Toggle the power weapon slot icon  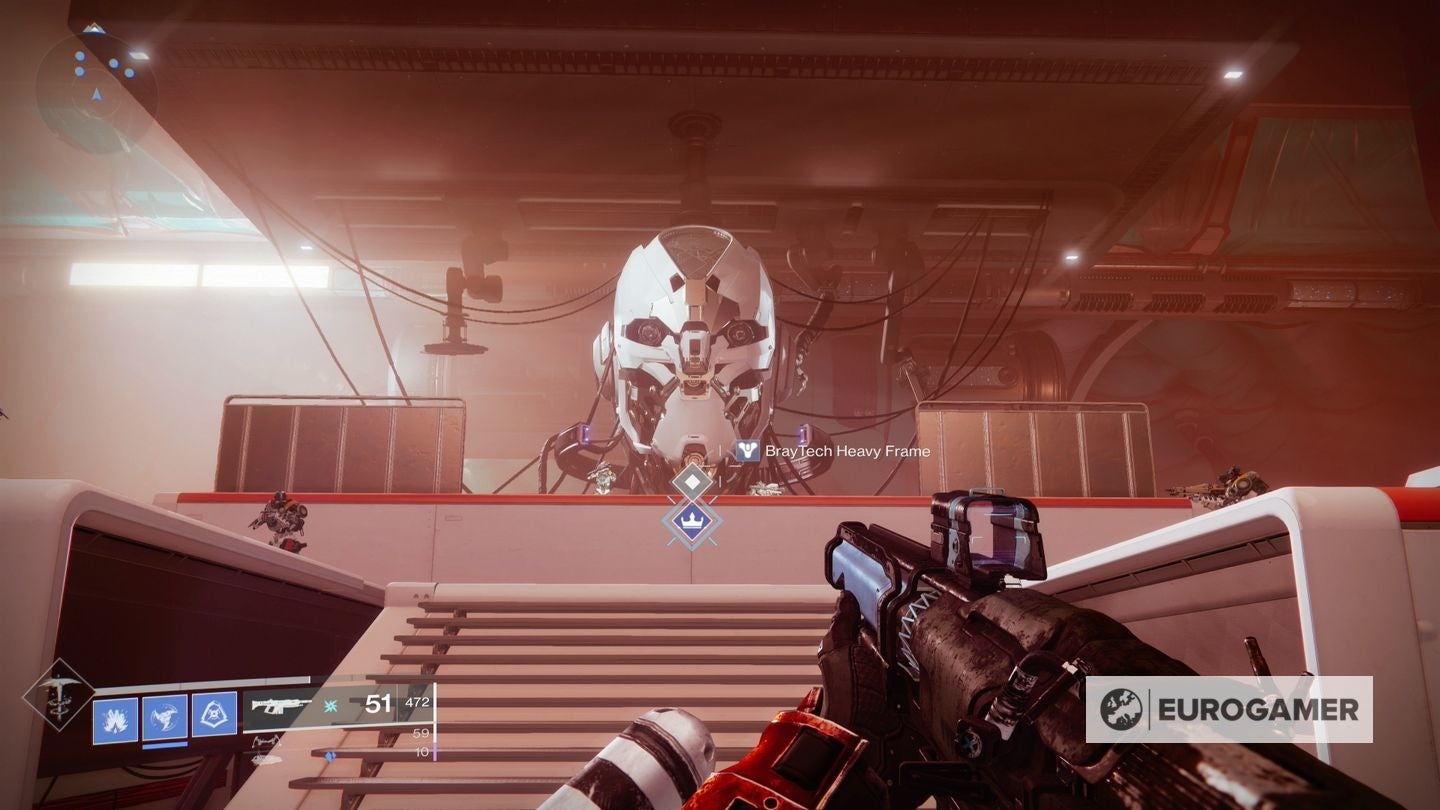(266, 760)
